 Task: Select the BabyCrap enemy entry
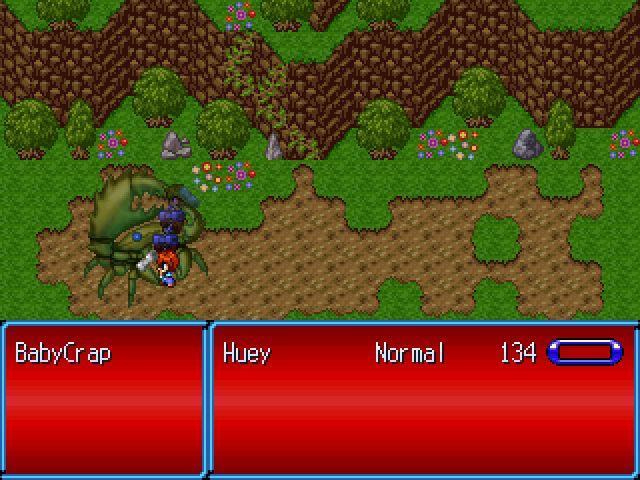point(64,353)
